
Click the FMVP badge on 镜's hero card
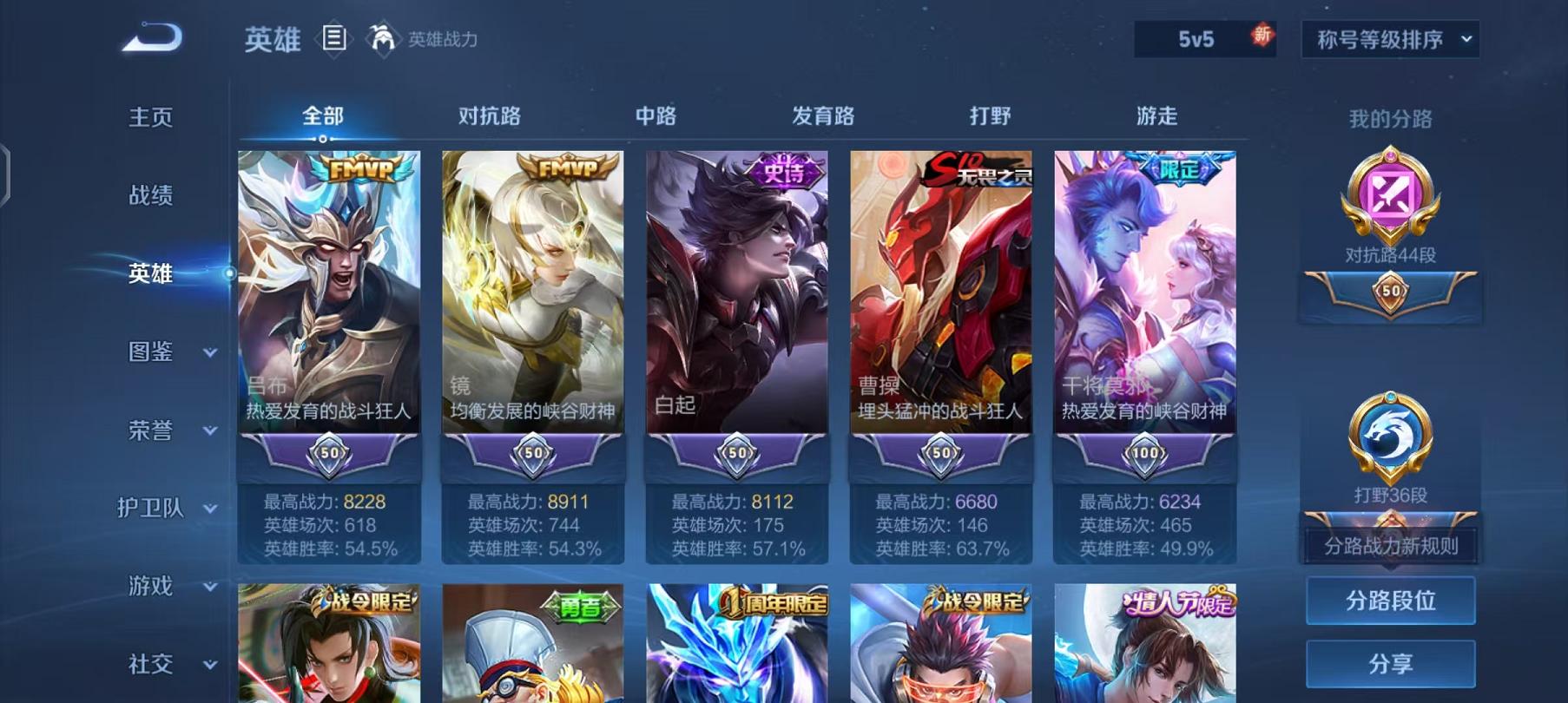tap(569, 167)
